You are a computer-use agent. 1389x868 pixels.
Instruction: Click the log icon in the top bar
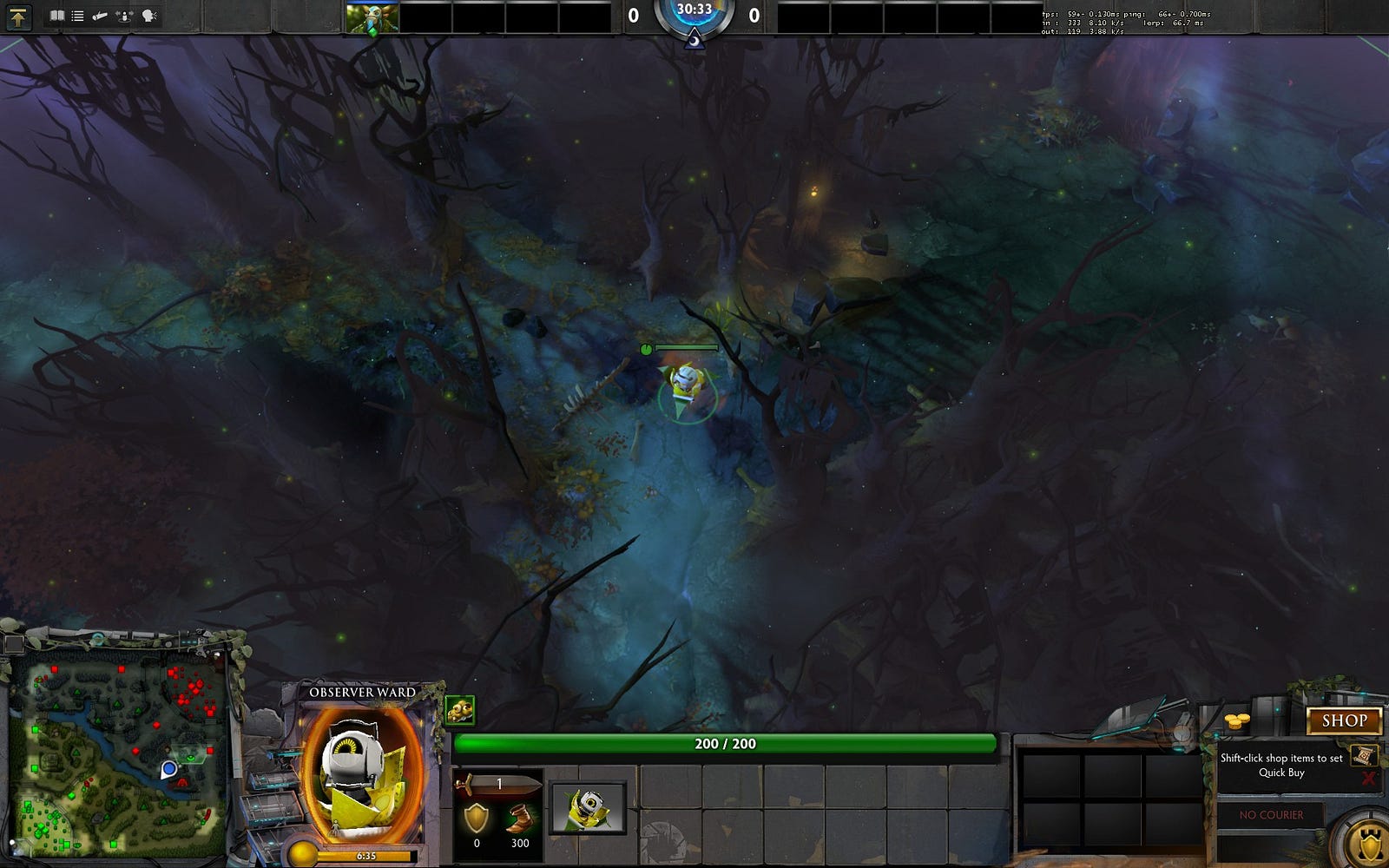point(101,16)
